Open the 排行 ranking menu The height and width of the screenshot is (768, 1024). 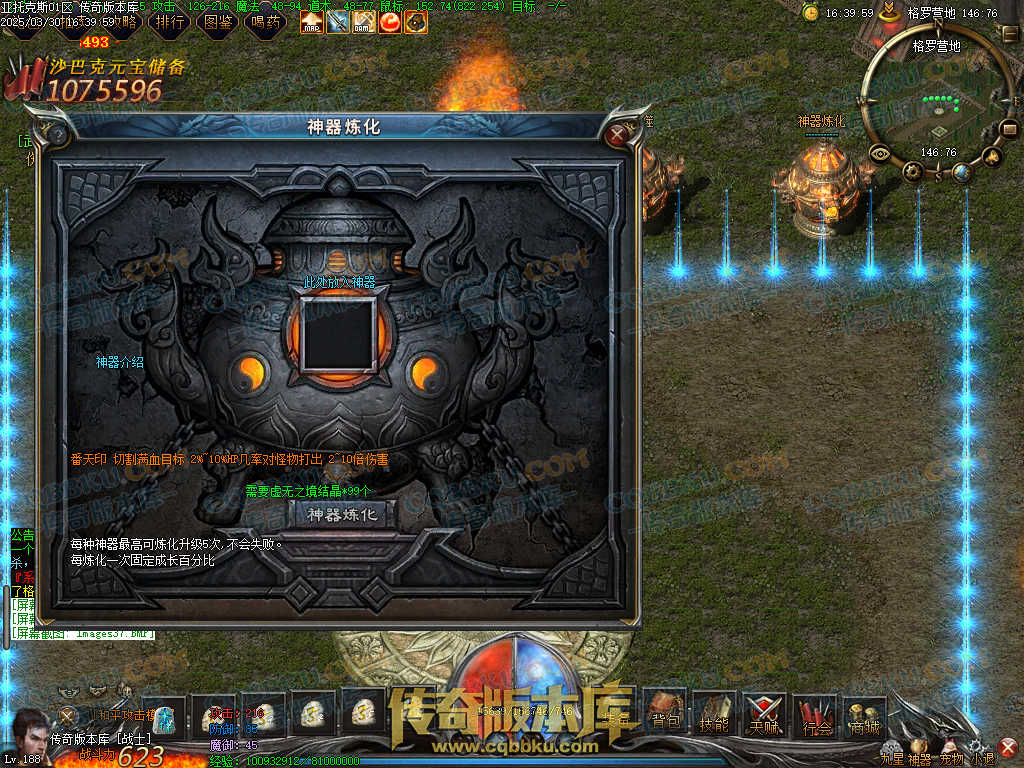(172, 21)
